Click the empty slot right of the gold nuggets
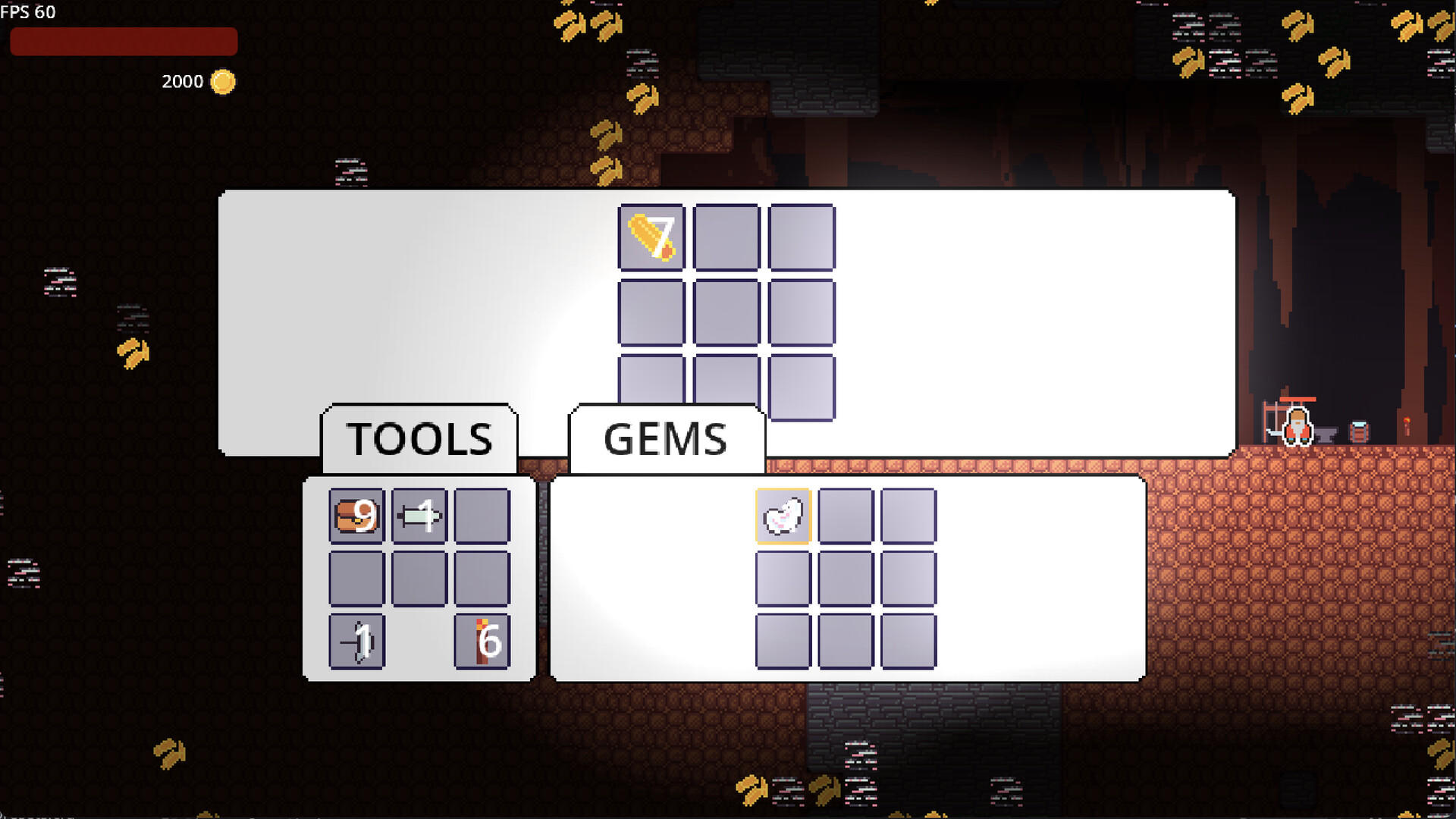 [725, 237]
